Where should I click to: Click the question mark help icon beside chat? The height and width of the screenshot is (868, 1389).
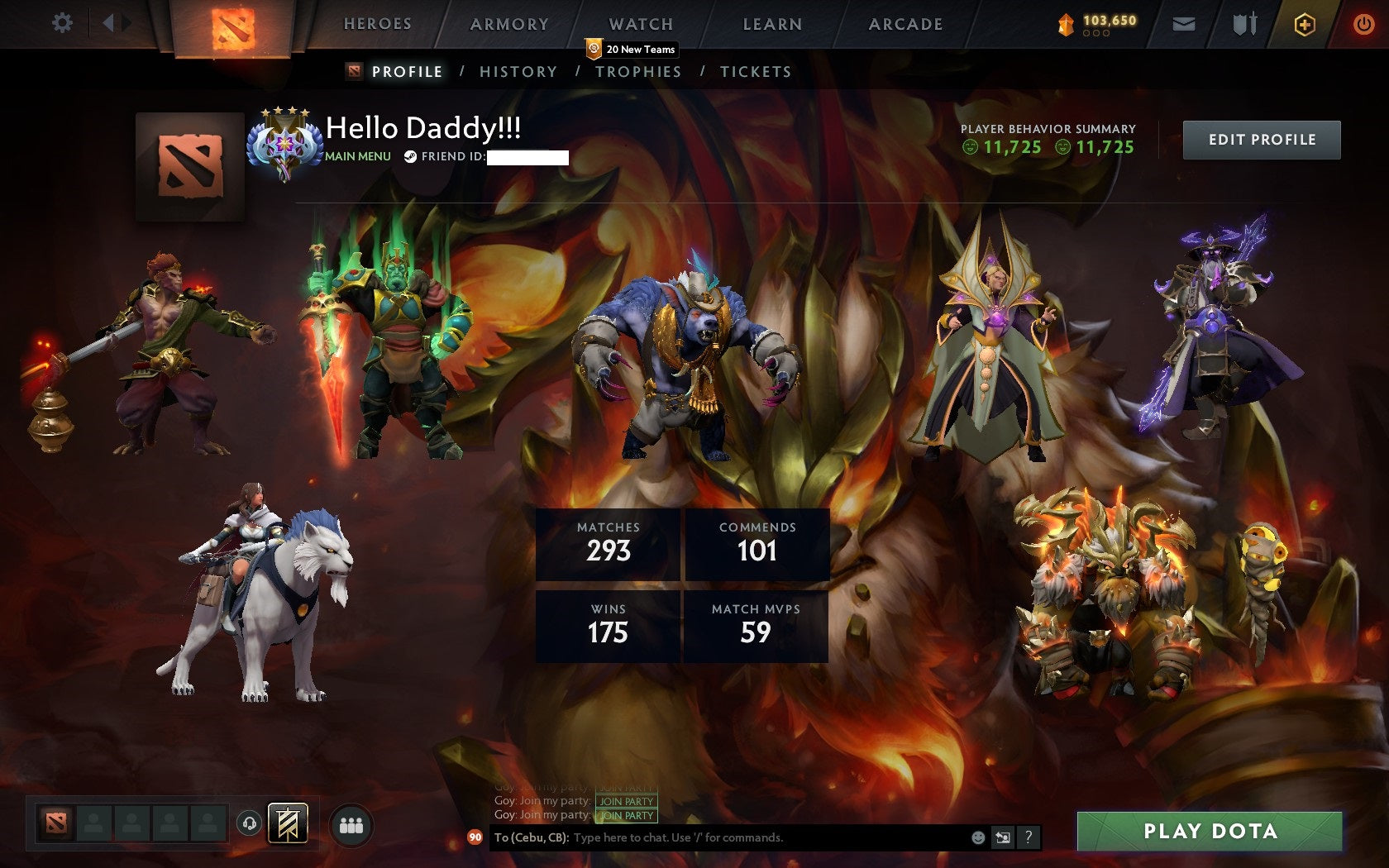point(1028,837)
